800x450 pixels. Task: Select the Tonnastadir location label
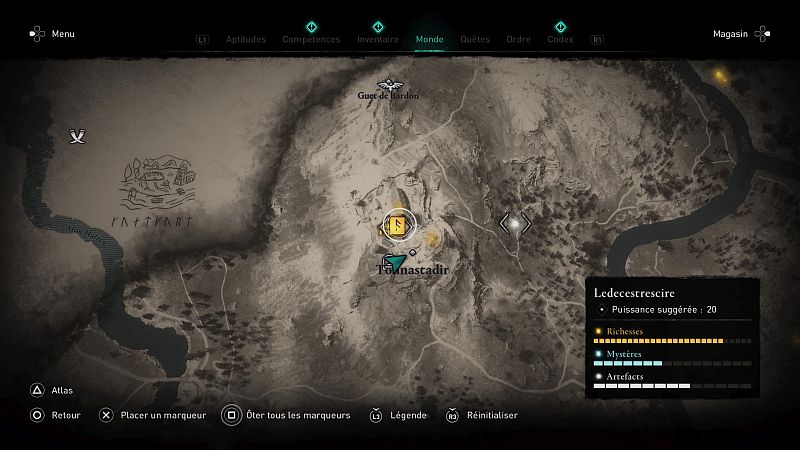[x=413, y=270]
